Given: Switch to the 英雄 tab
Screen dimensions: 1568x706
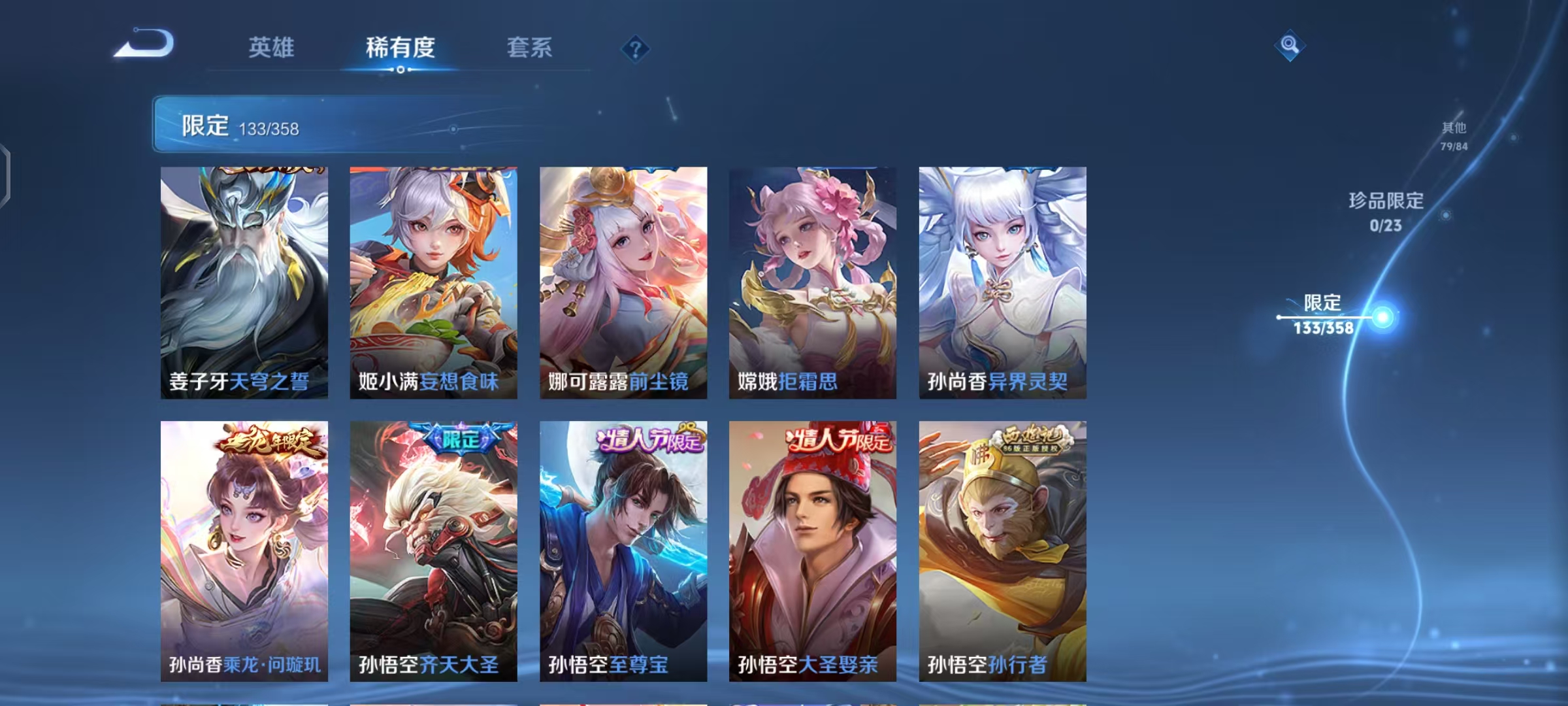Looking at the screenshot, I should pos(272,47).
